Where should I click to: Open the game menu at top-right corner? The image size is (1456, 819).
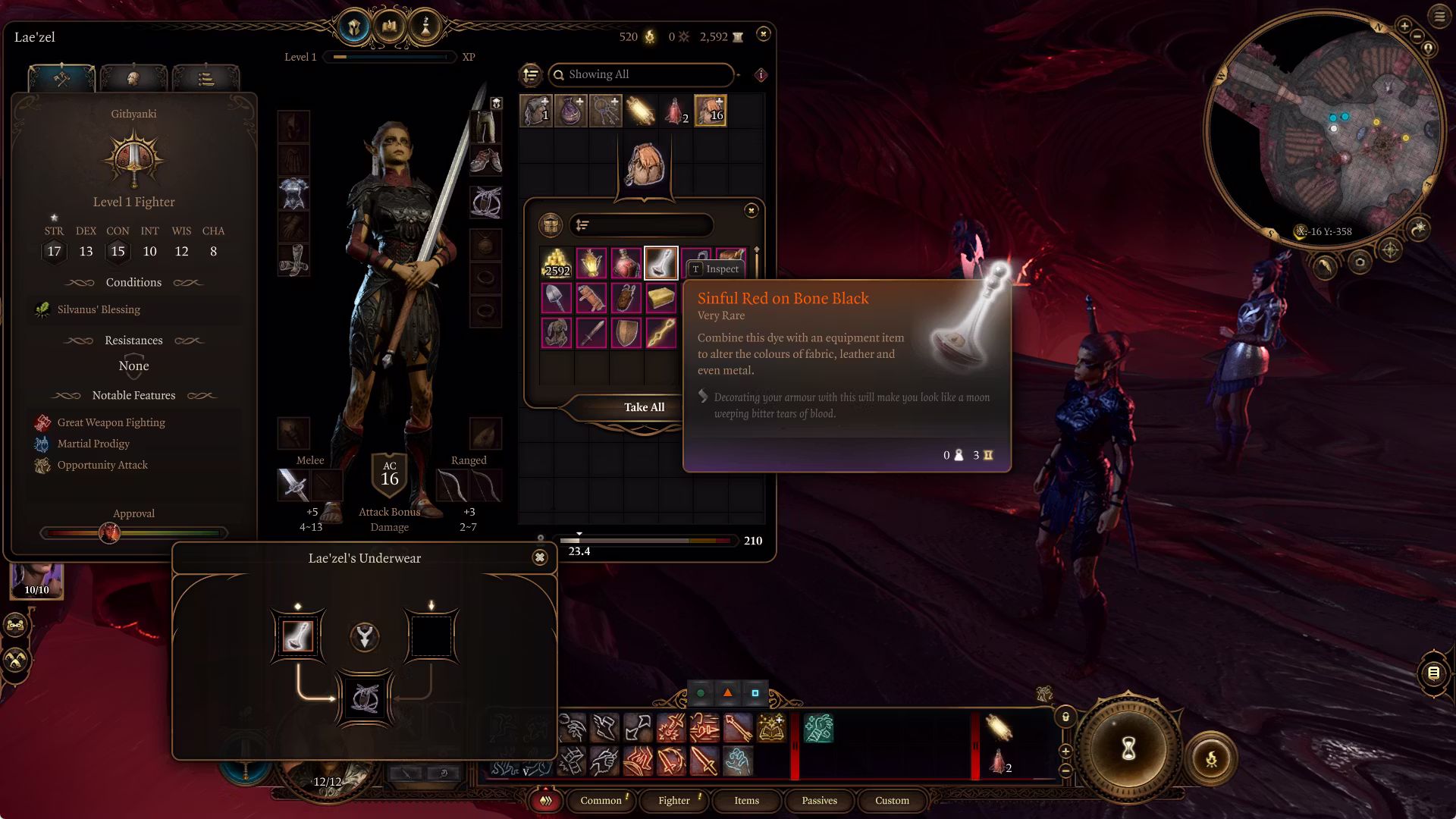1439,16
